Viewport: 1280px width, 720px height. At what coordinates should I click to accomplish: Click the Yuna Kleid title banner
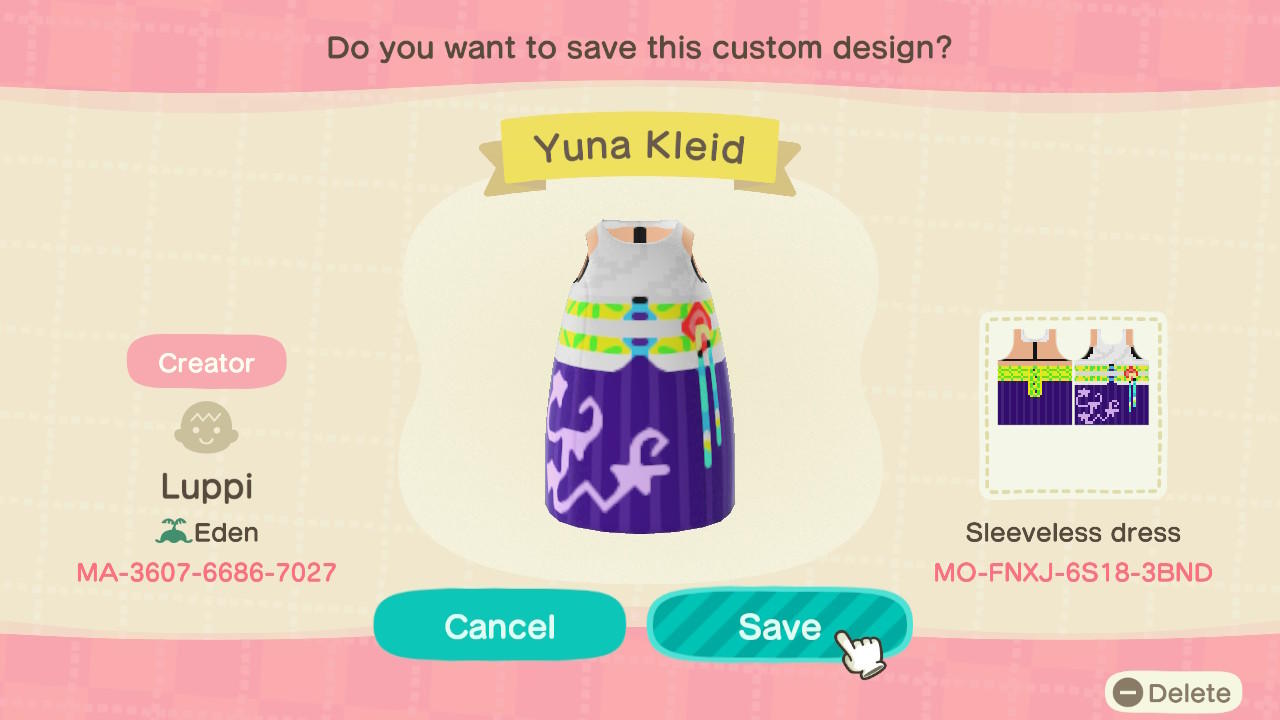coord(640,148)
